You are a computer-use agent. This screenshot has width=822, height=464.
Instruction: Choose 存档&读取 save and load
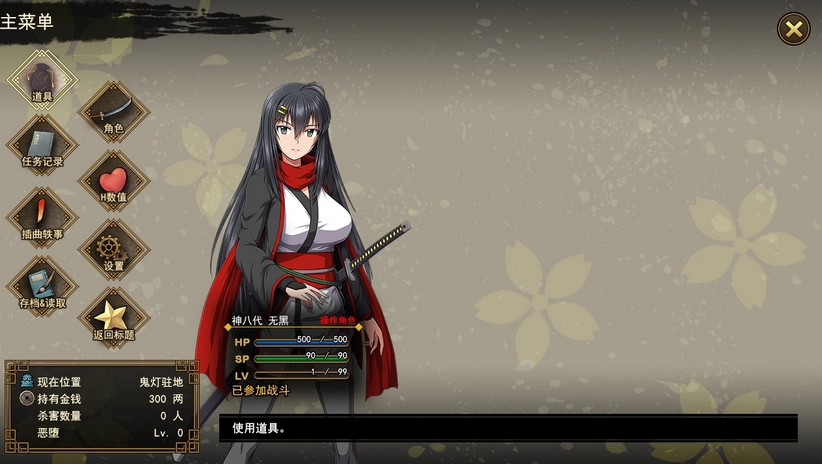tap(42, 286)
